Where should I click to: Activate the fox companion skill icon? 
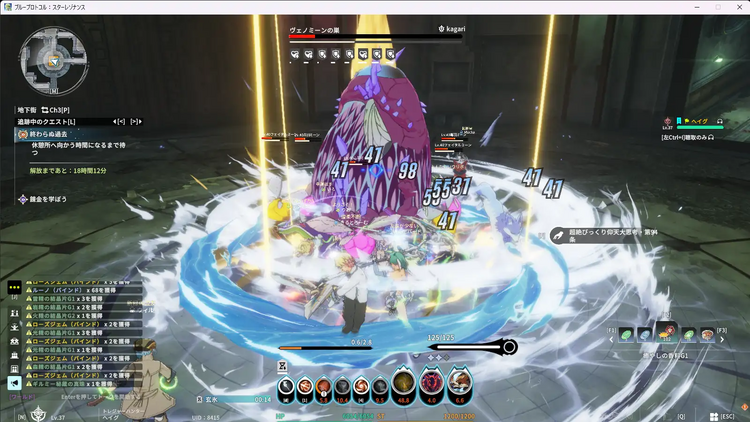click(461, 384)
